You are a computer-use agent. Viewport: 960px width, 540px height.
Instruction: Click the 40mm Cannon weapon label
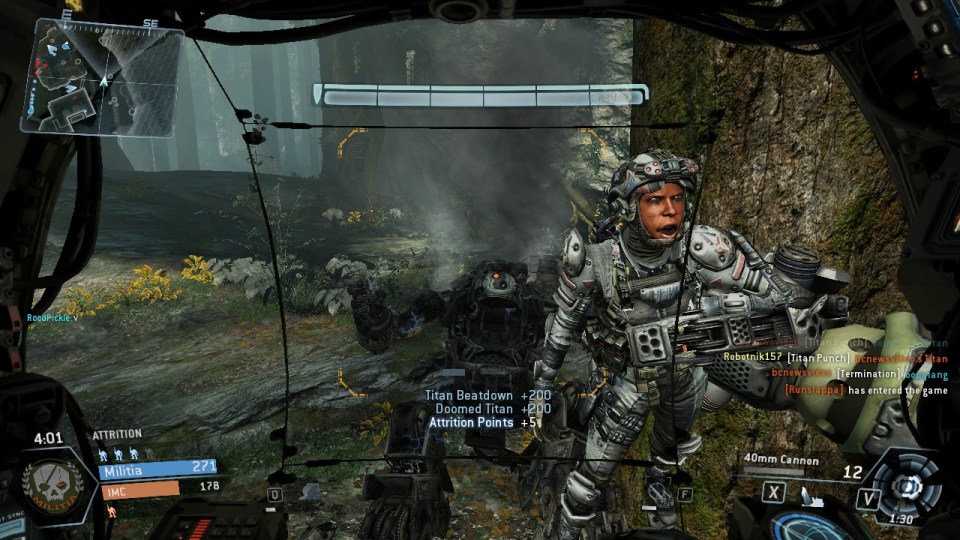(x=781, y=461)
